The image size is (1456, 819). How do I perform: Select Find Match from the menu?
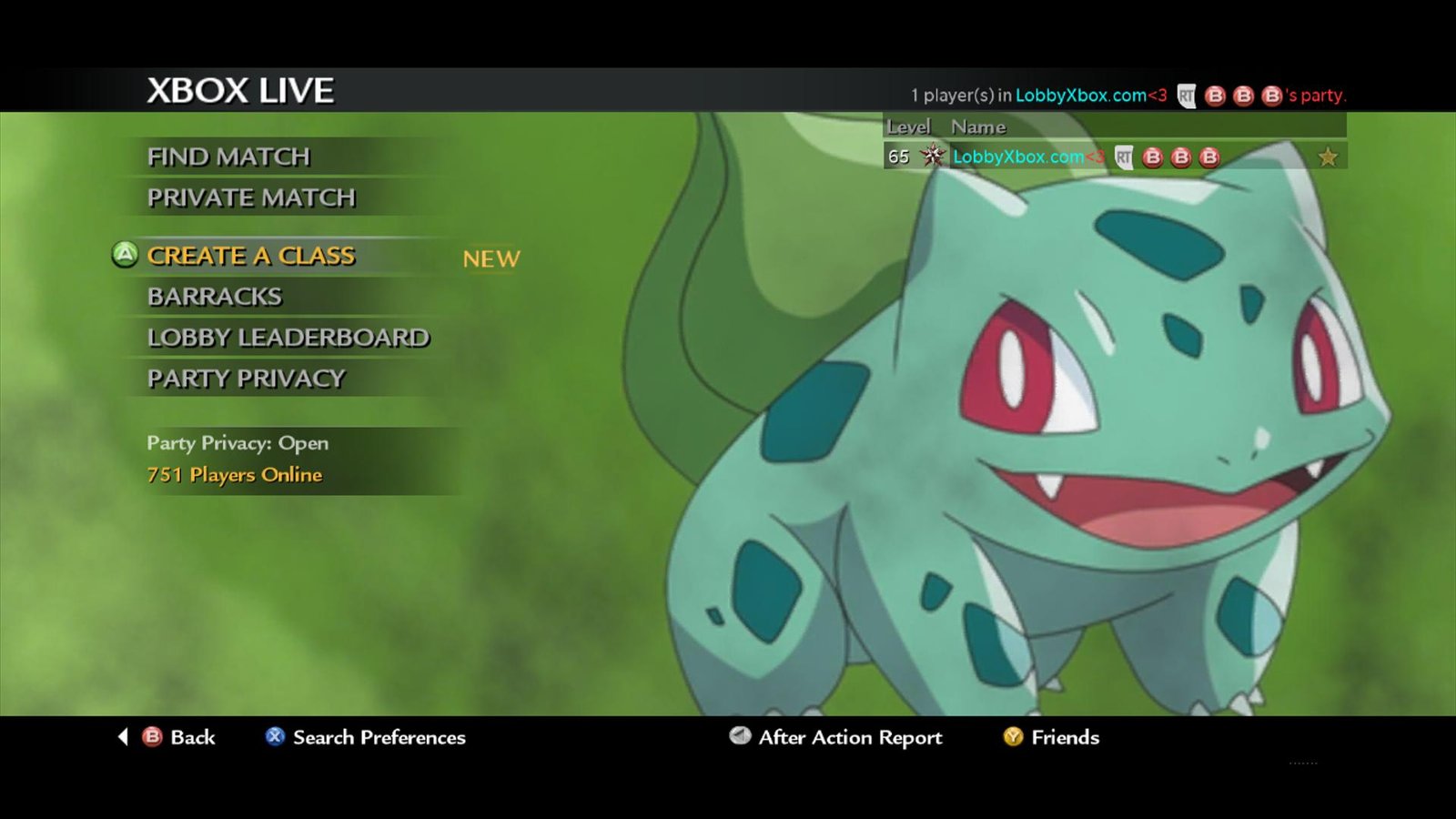click(x=228, y=157)
